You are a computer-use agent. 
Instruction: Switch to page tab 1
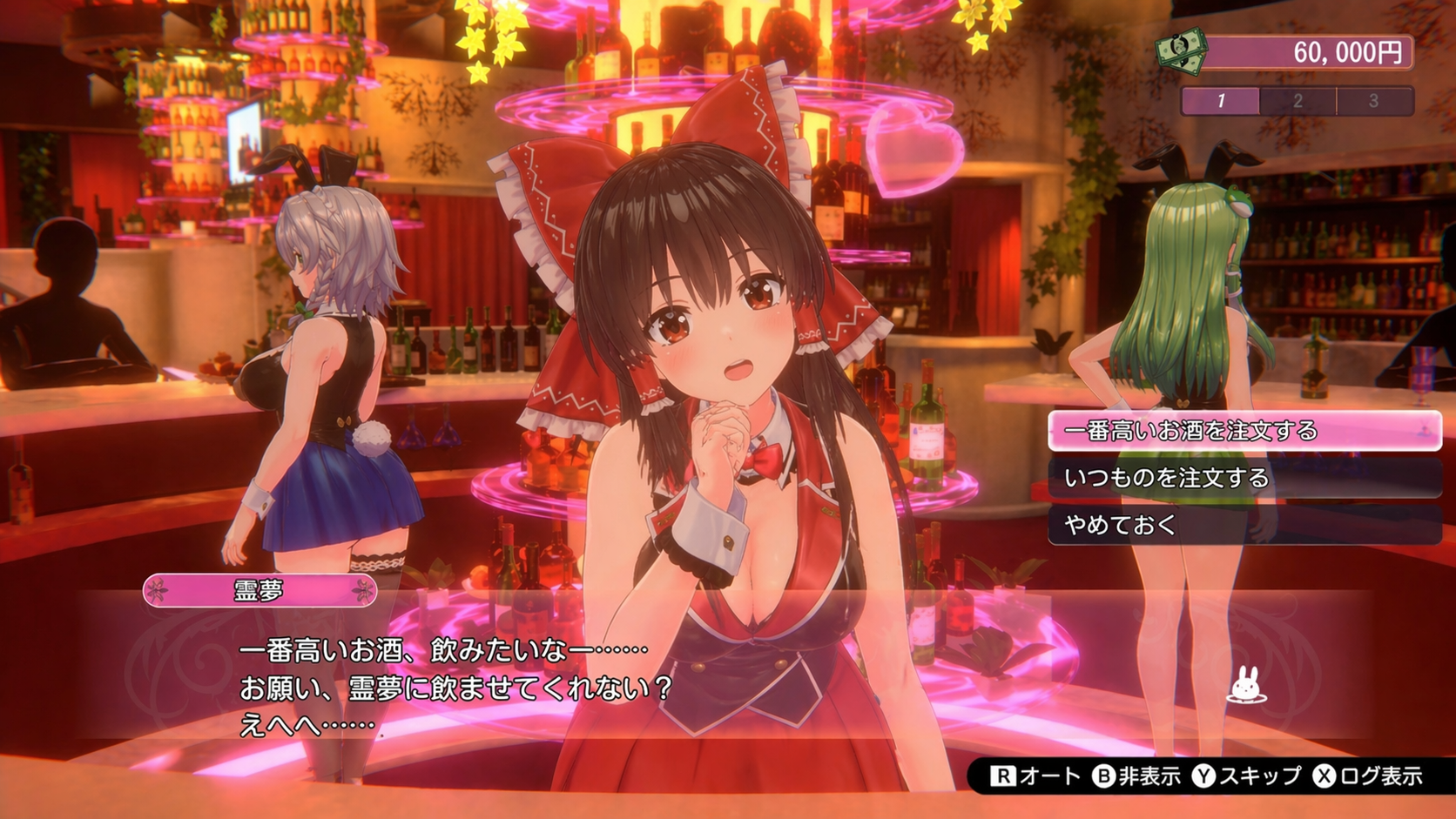(x=1220, y=101)
